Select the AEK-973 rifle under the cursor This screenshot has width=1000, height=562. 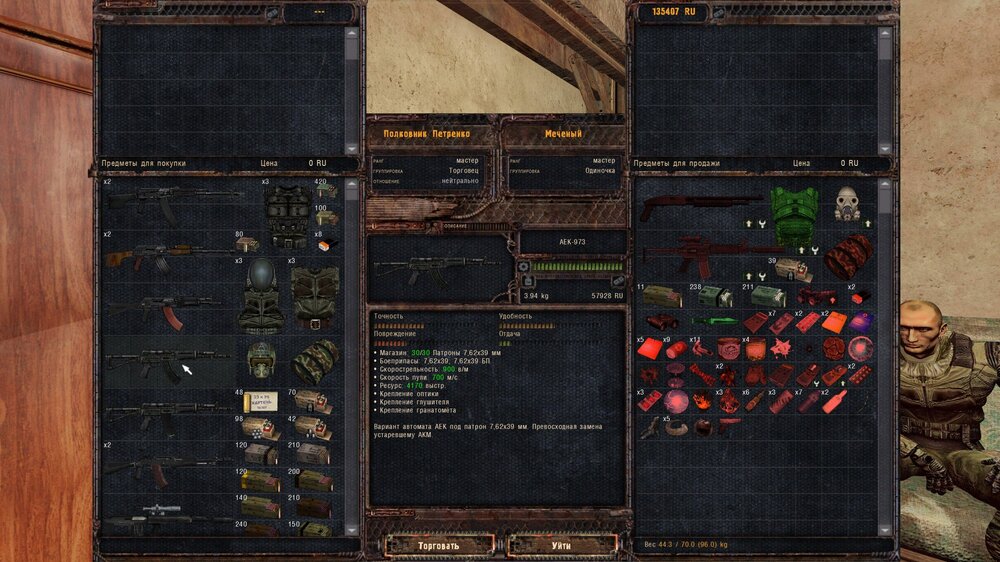tap(160, 365)
